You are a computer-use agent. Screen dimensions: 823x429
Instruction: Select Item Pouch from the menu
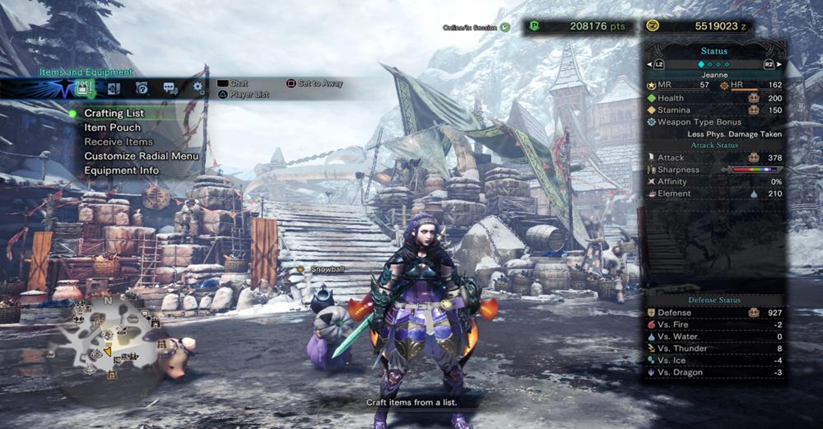112,128
